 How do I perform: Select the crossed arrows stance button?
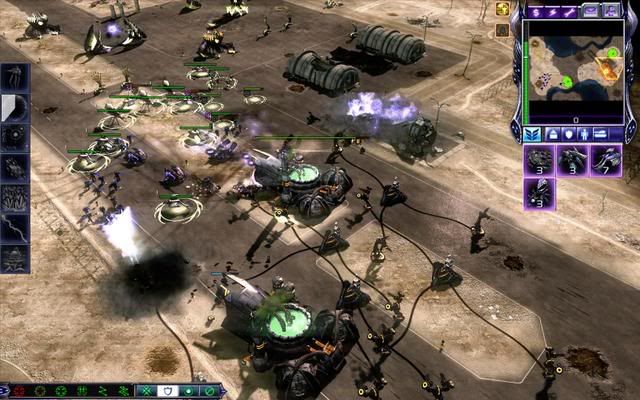click(x=146, y=390)
